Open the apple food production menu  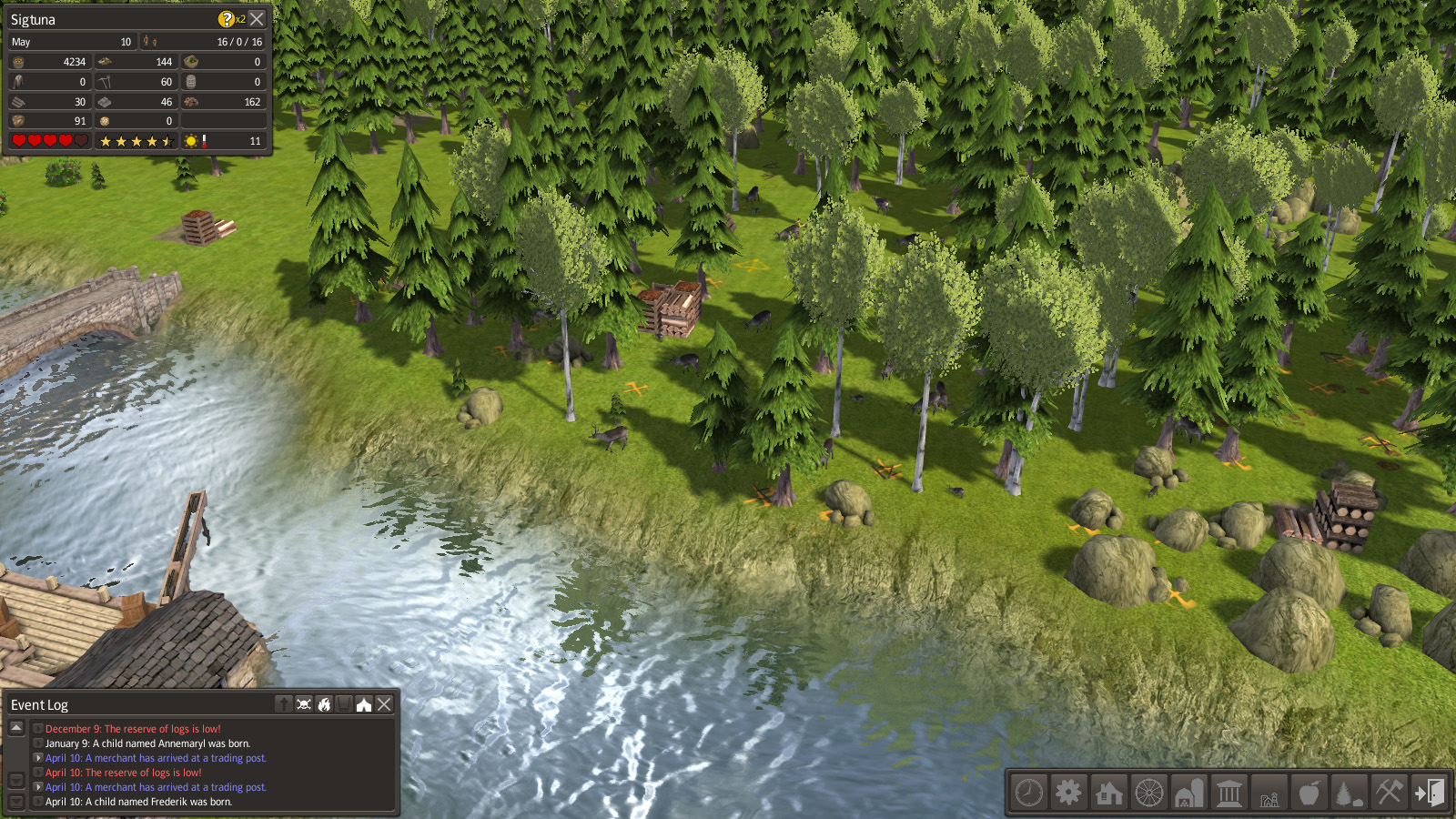click(x=1309, y=793)
